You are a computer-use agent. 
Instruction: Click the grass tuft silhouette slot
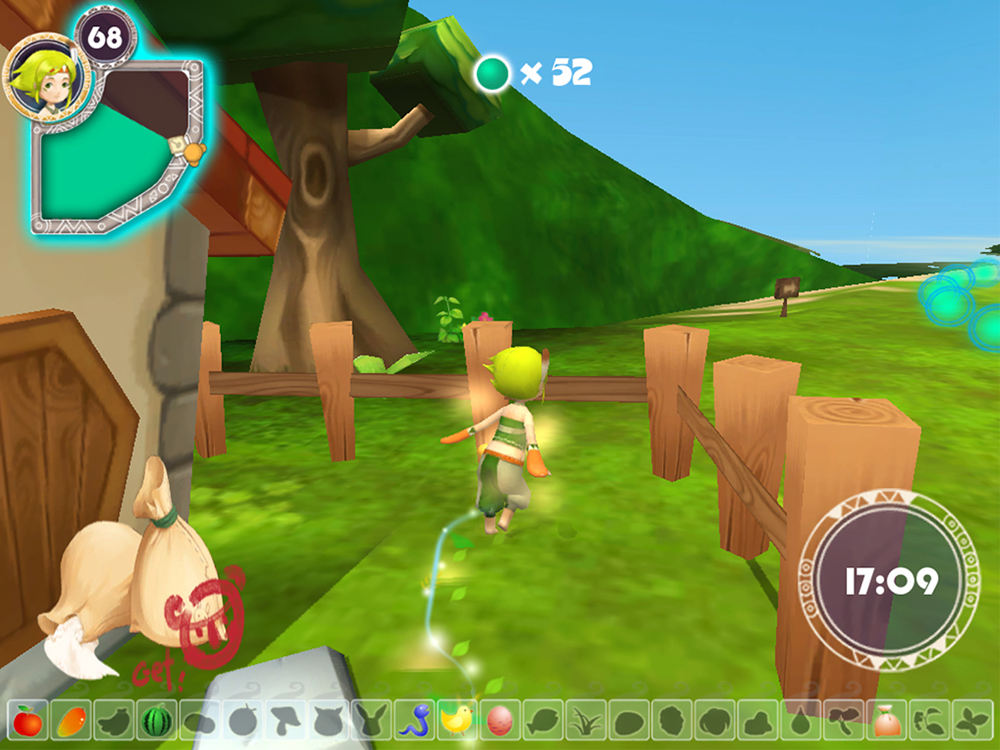point(585,719)
